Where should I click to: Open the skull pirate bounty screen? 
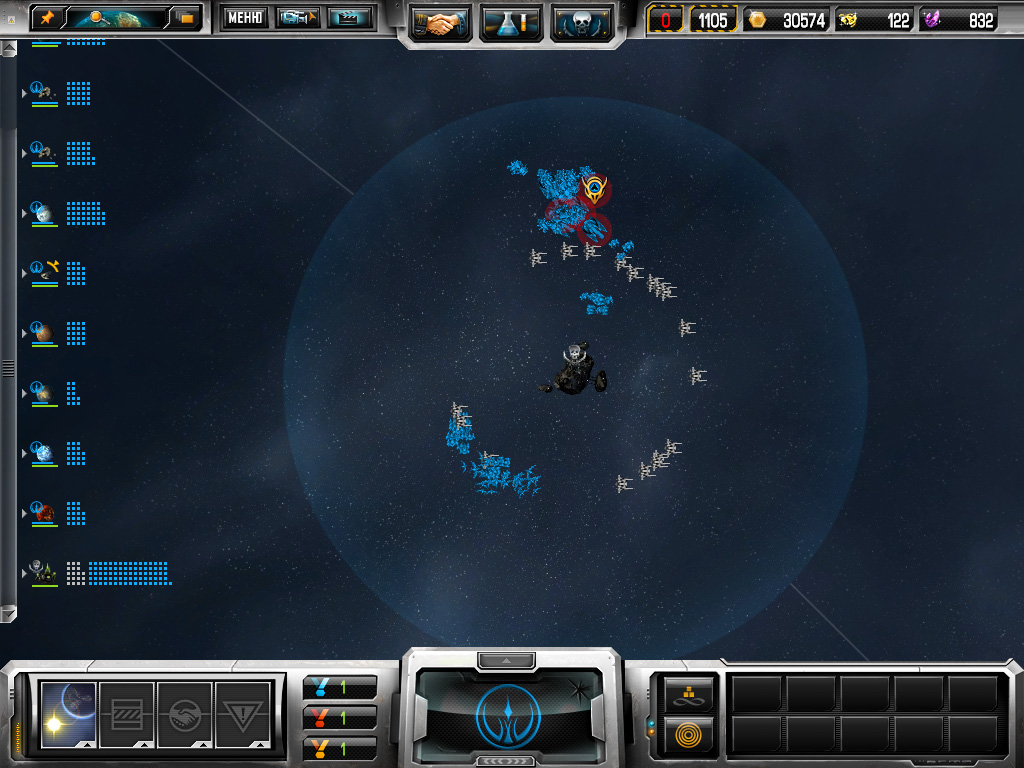pos(581,23)
